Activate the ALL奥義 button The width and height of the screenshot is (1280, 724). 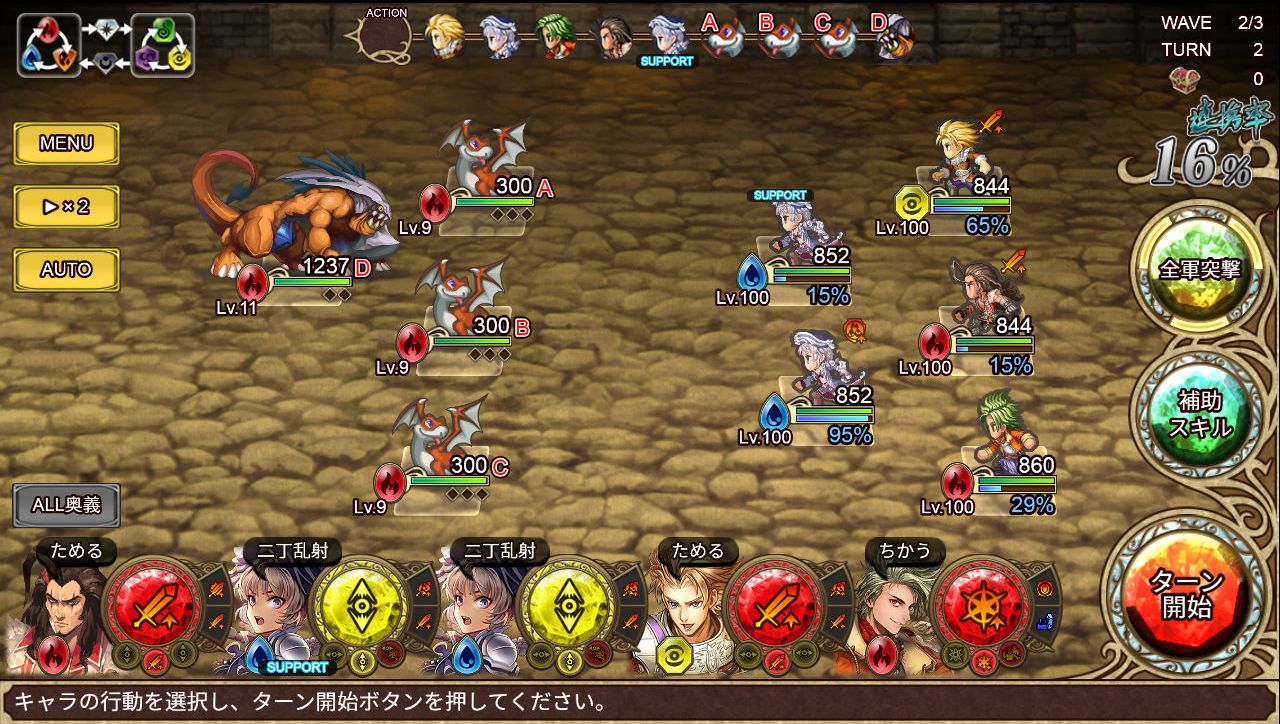click(66, 505)
